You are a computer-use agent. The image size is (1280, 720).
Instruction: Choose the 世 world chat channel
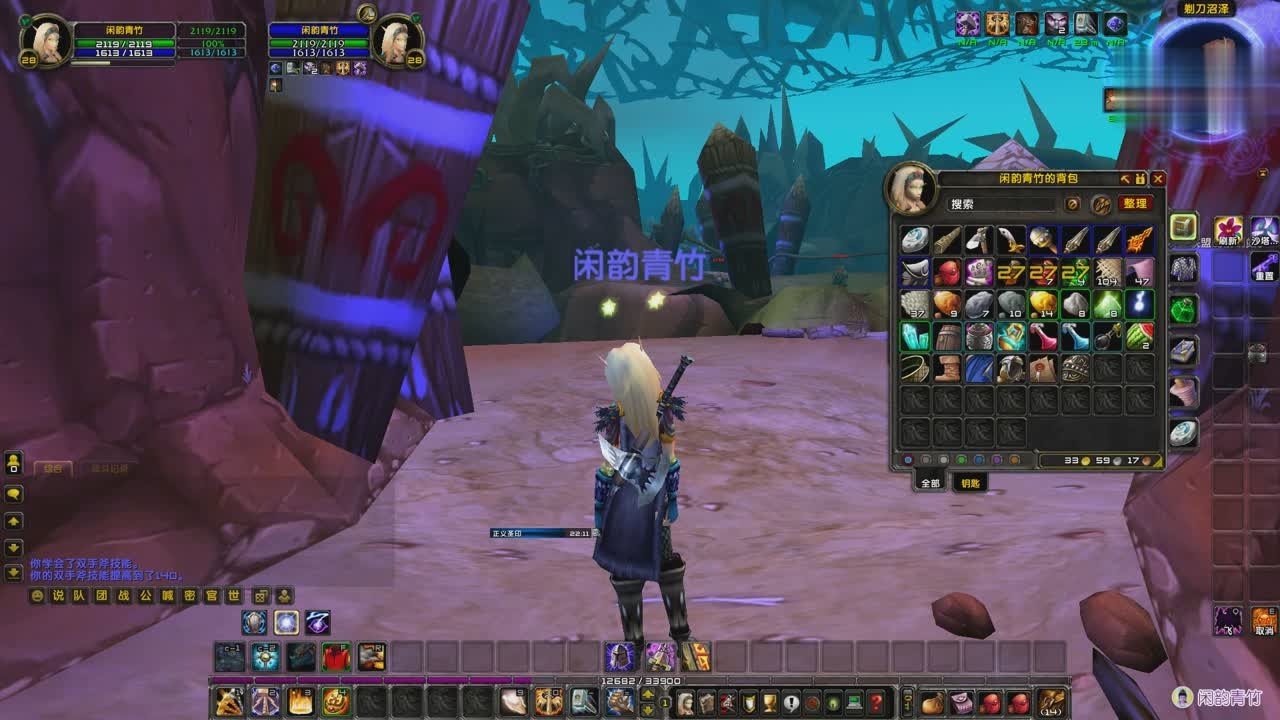(234, 596)
